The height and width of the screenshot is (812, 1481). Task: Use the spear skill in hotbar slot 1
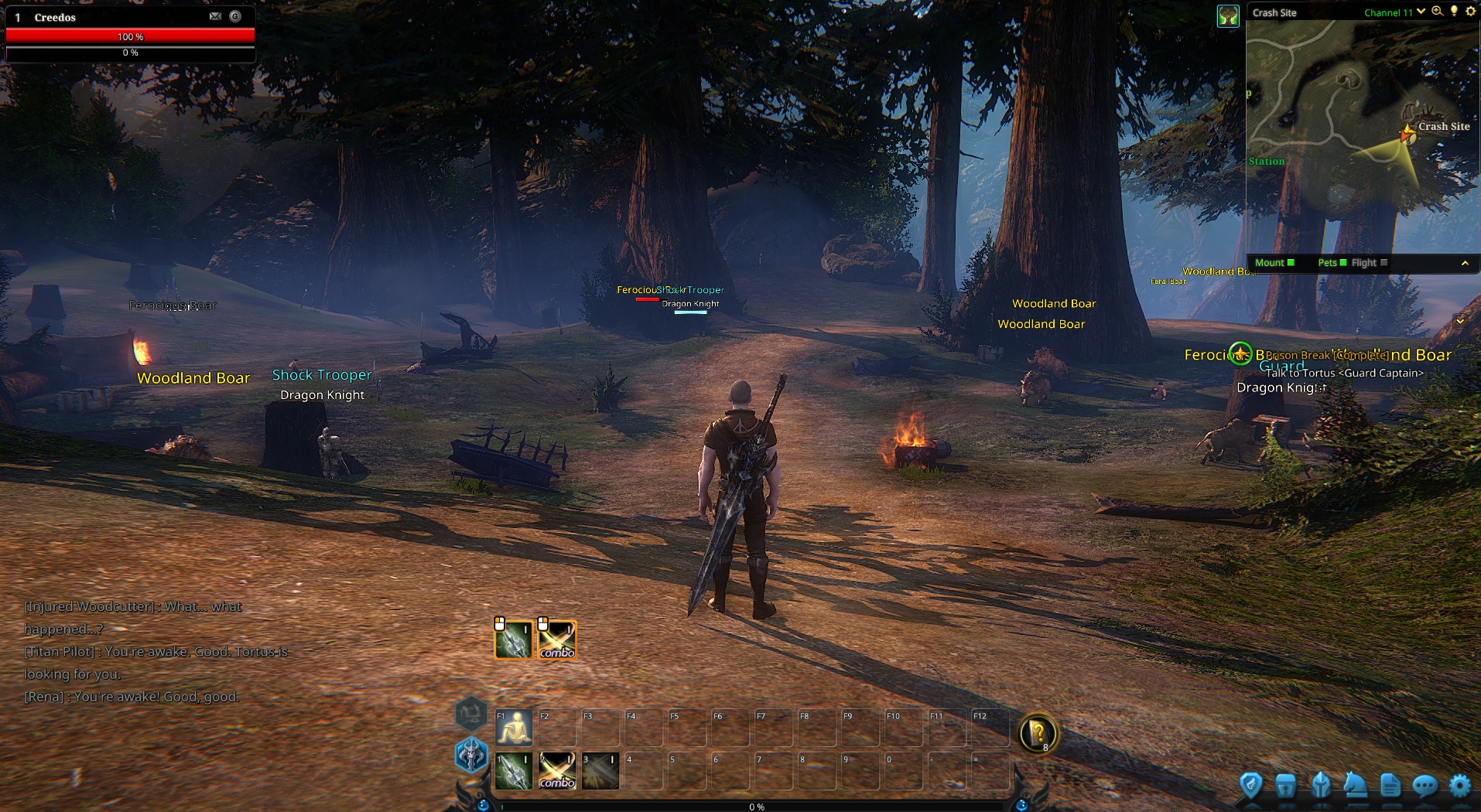[514, 771]
